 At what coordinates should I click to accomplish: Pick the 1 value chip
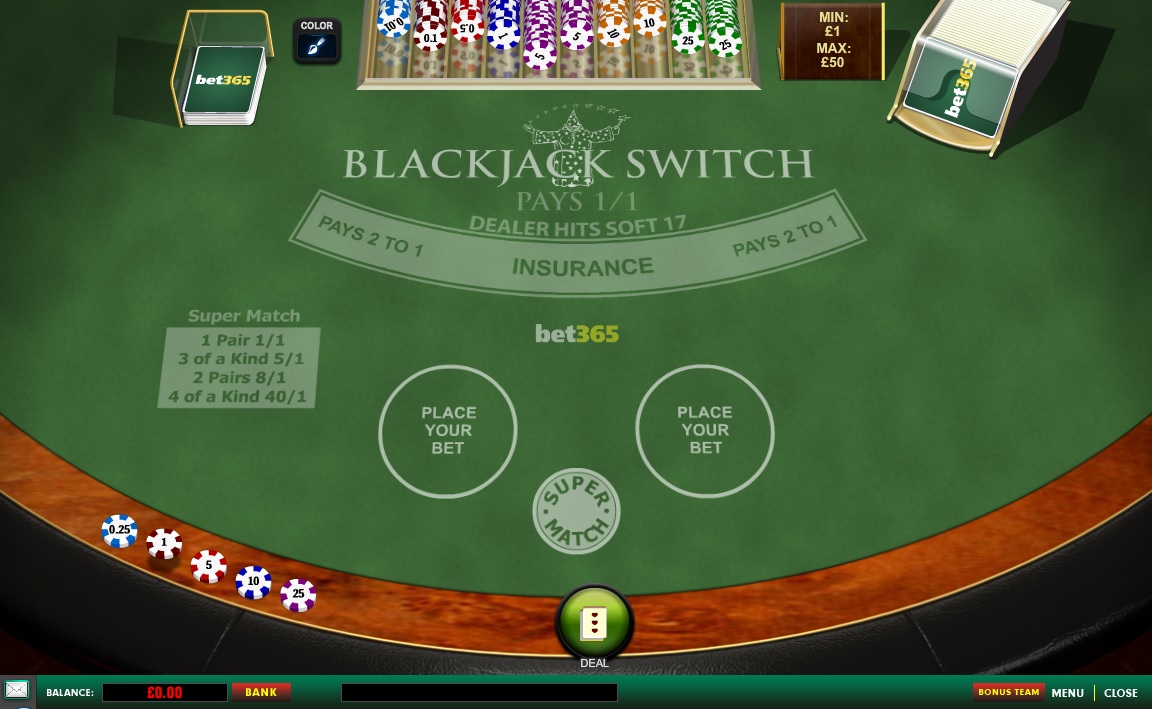164,544
